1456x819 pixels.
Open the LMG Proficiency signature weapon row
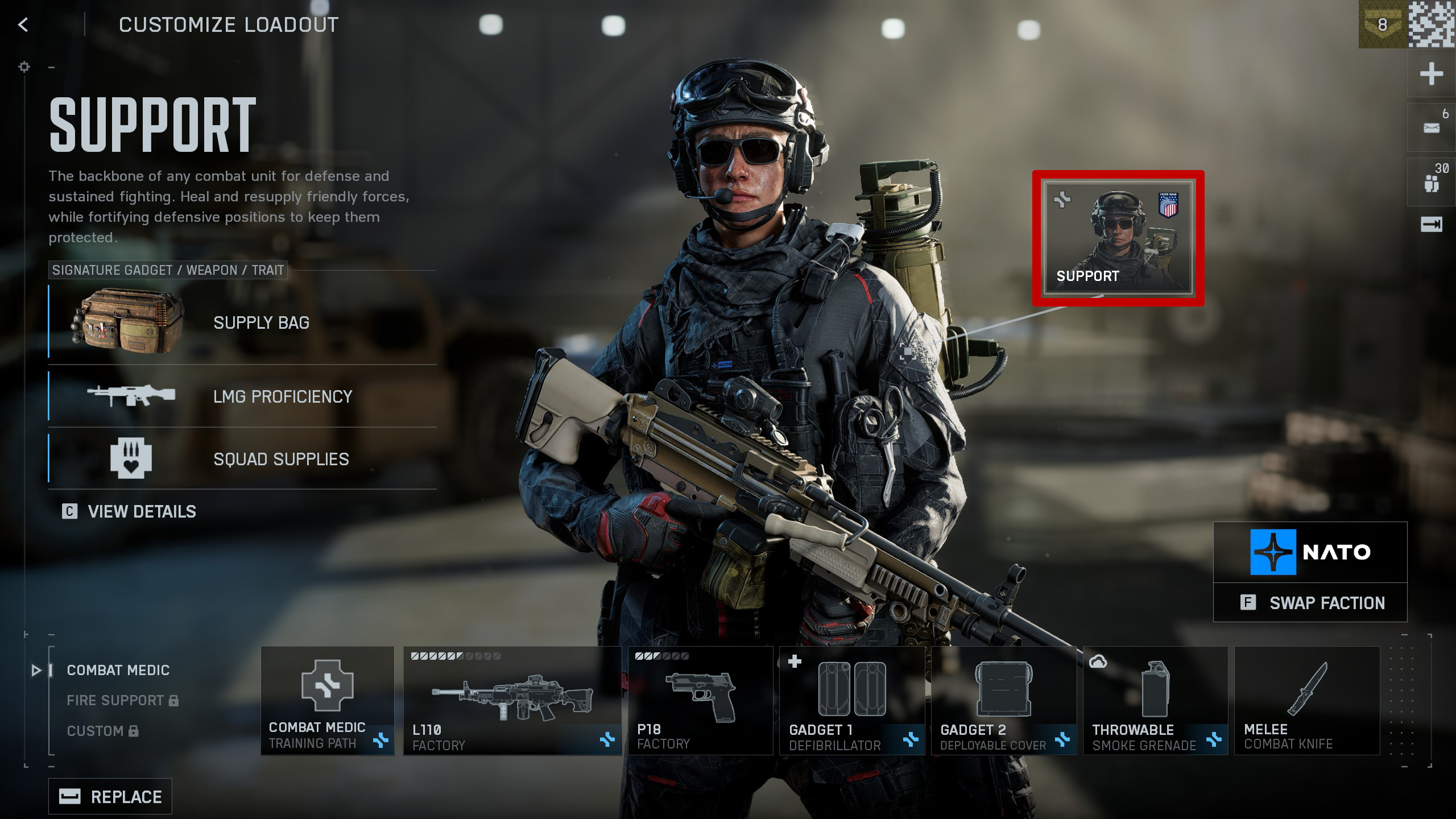point(242,396)
